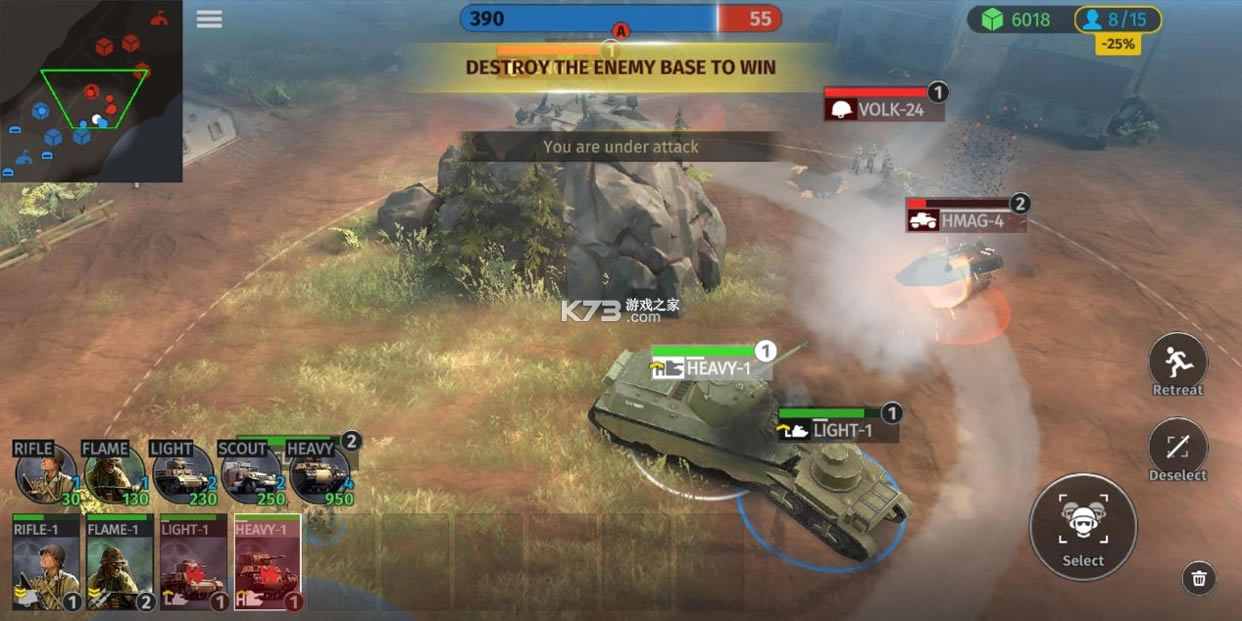Order units to Retreat
This screenshot has height=621, width=1242.
[x=1177, y=363]
